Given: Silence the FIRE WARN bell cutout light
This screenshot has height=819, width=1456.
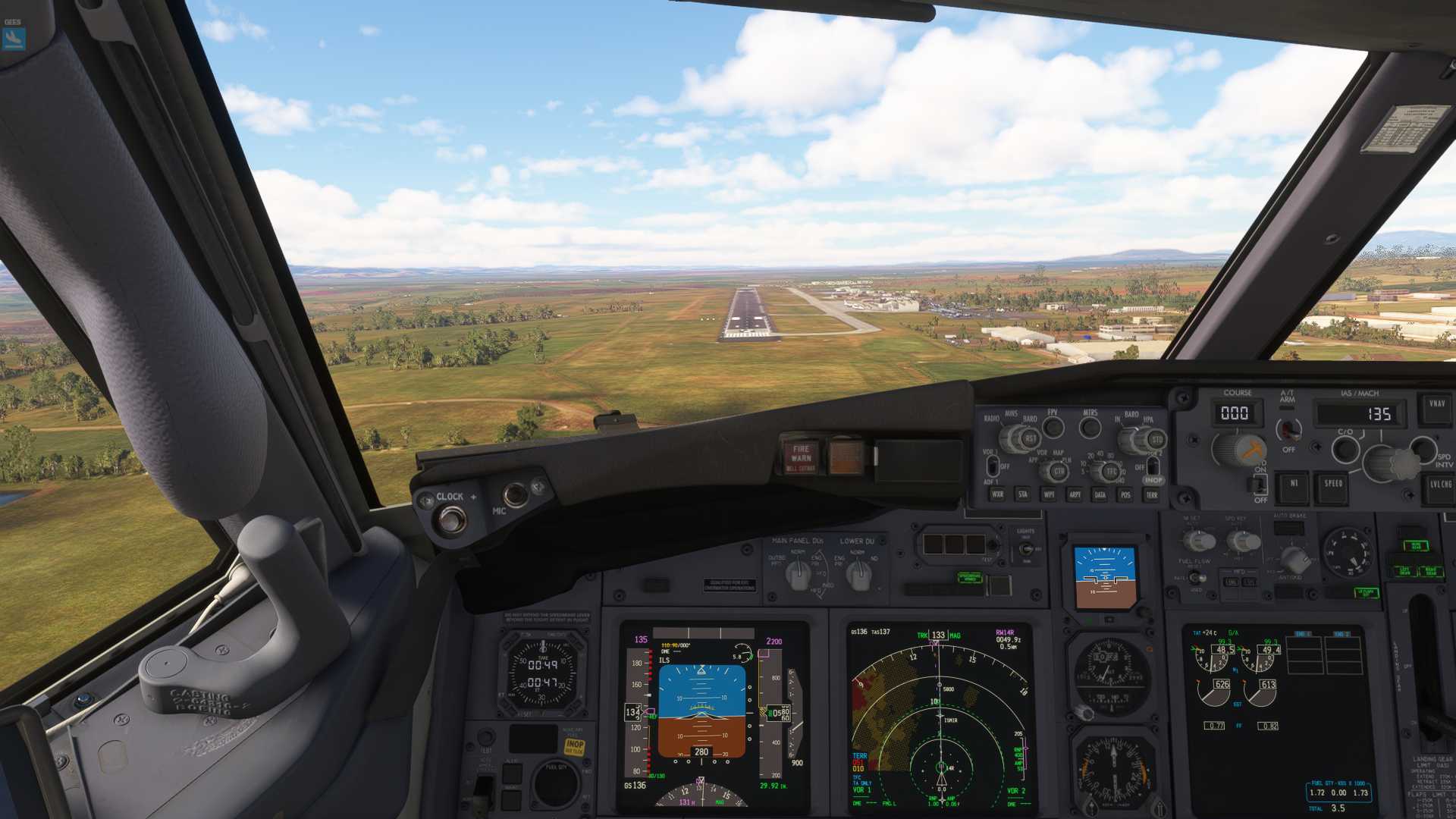Looking at the screenshot, I should 801,456.
